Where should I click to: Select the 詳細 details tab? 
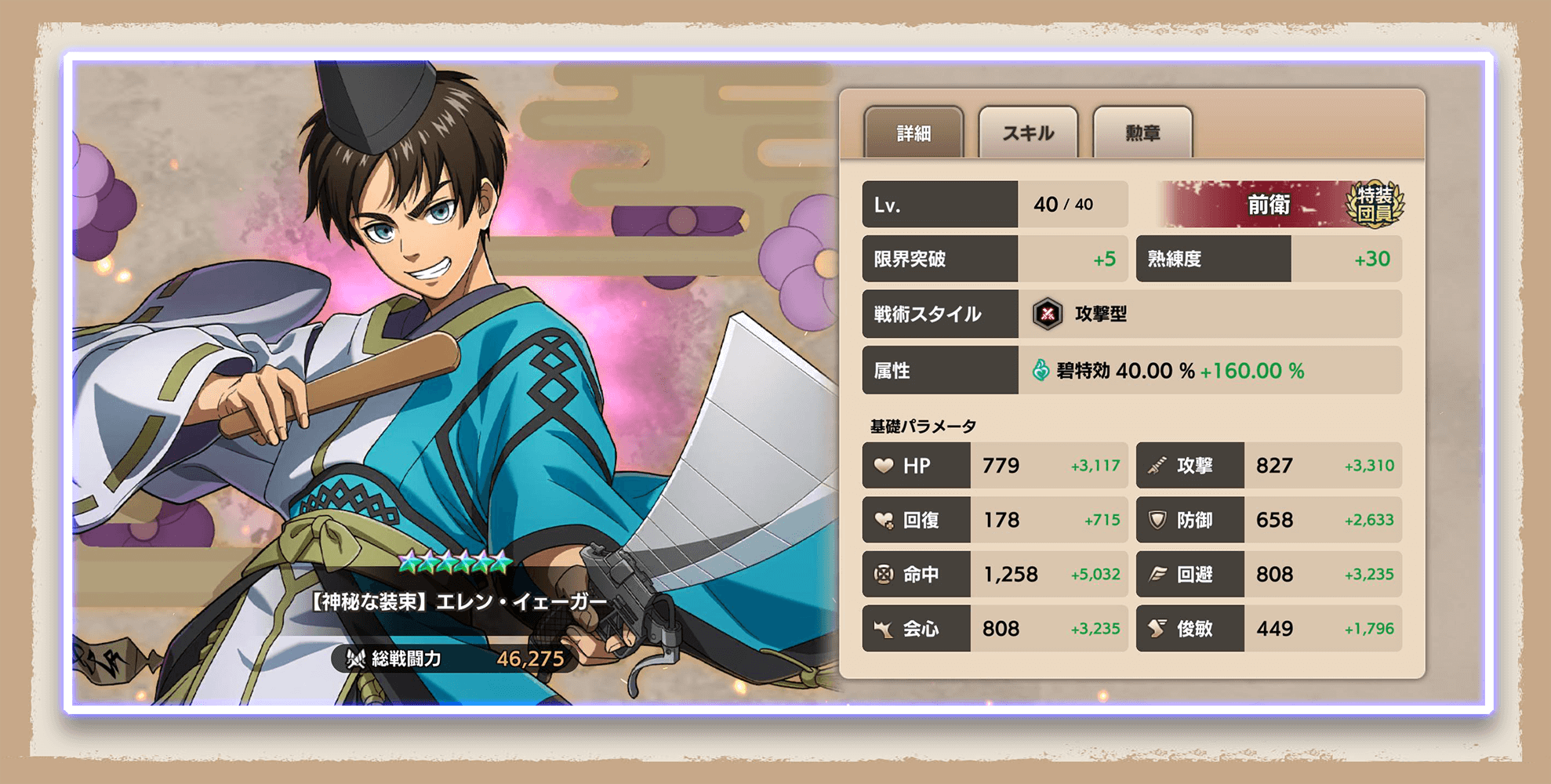click(x=913, y=132)
